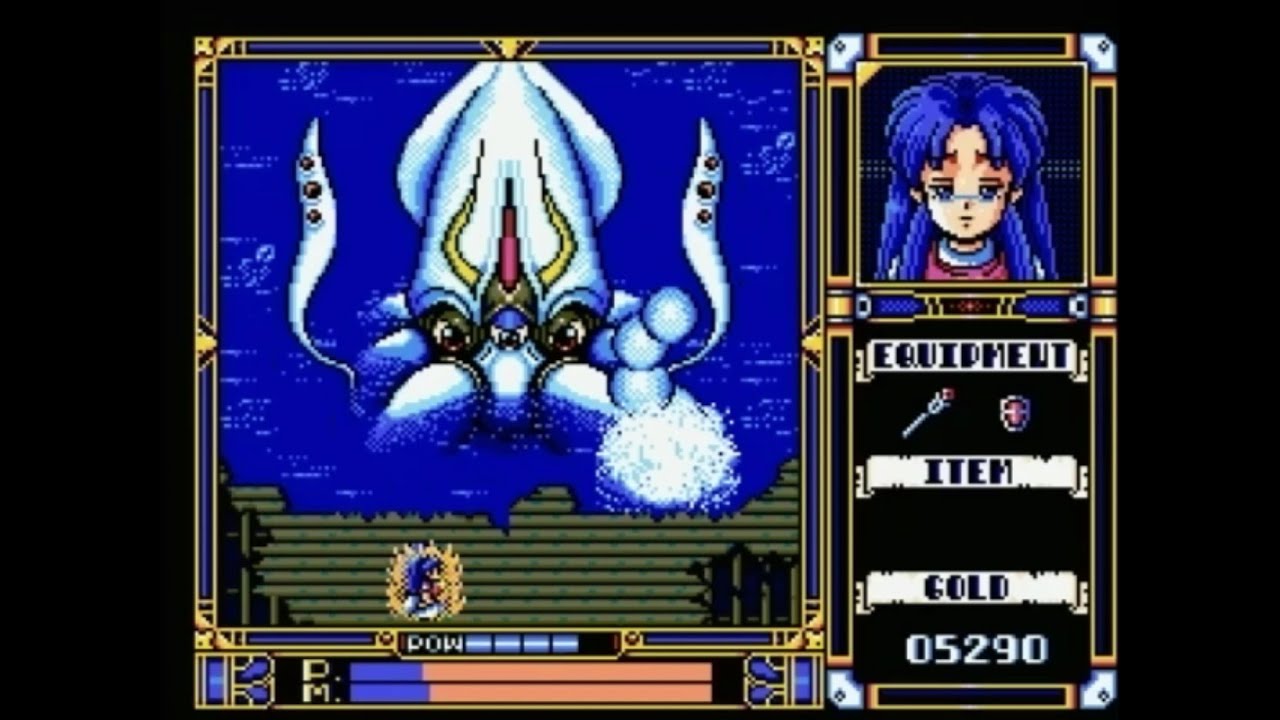Open the GOLD panel header
1280x720 pixels.
point(968,590)
